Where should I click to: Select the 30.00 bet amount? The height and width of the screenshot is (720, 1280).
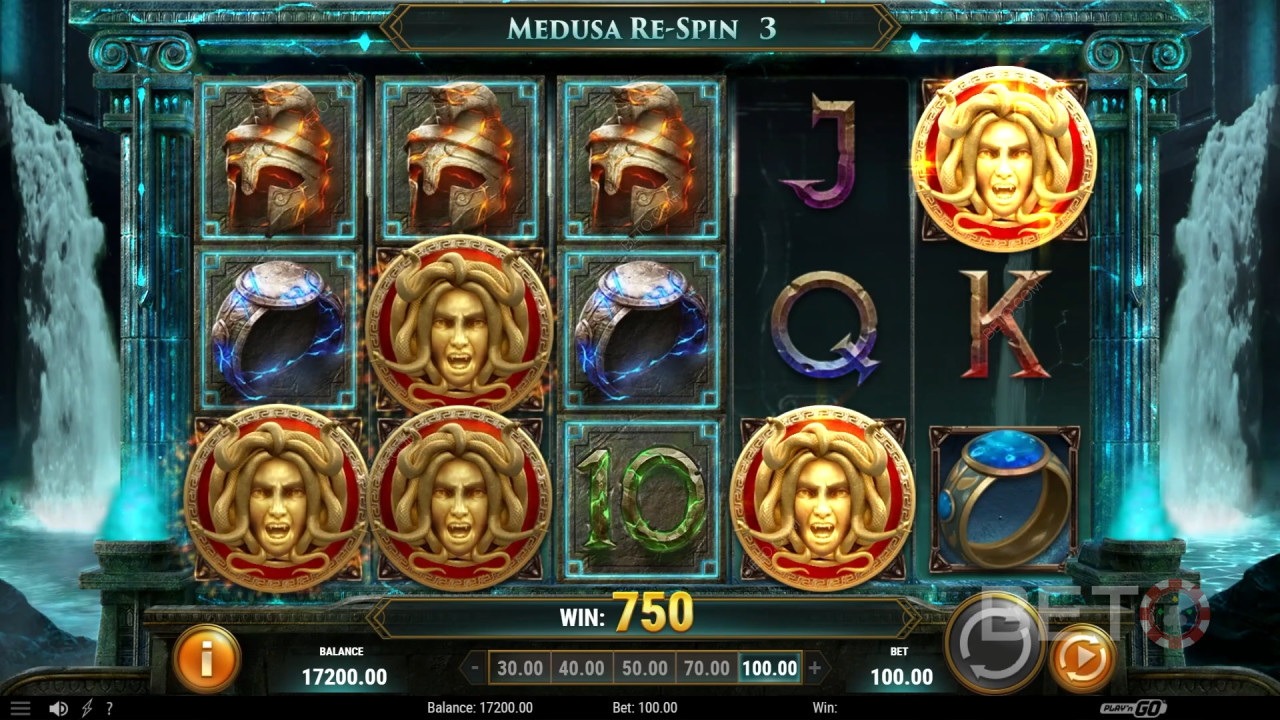(x=520, y=668)
